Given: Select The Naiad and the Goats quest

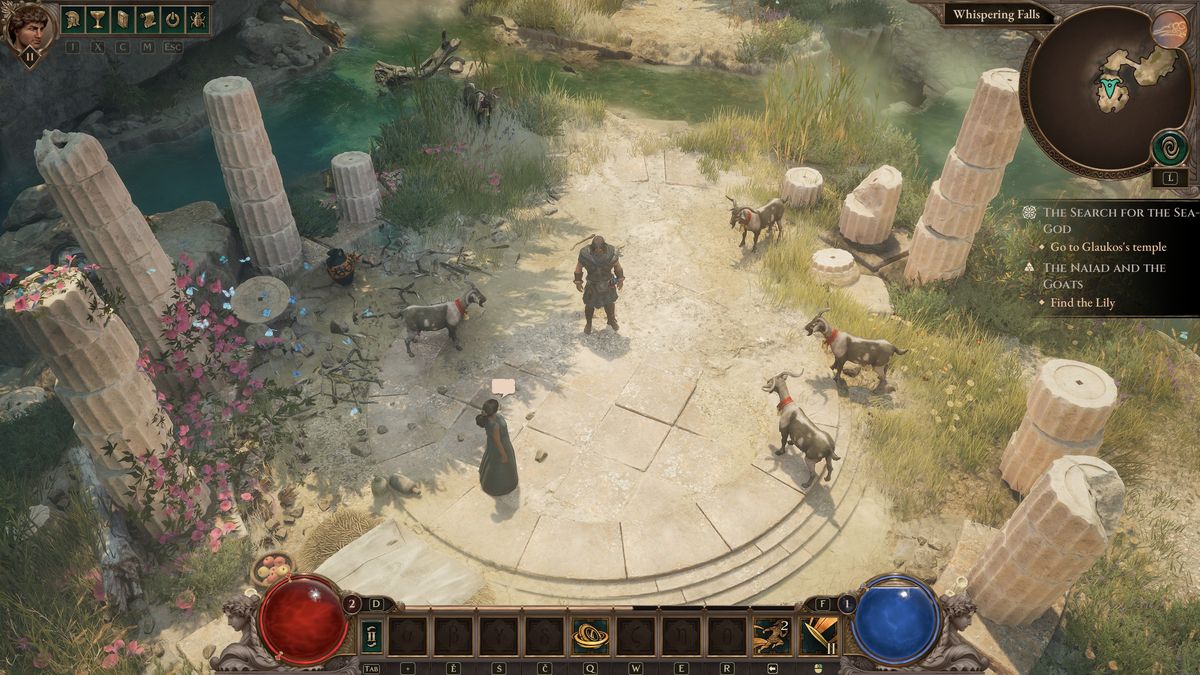Looking at the screenshot, I should click(1104, 275).
